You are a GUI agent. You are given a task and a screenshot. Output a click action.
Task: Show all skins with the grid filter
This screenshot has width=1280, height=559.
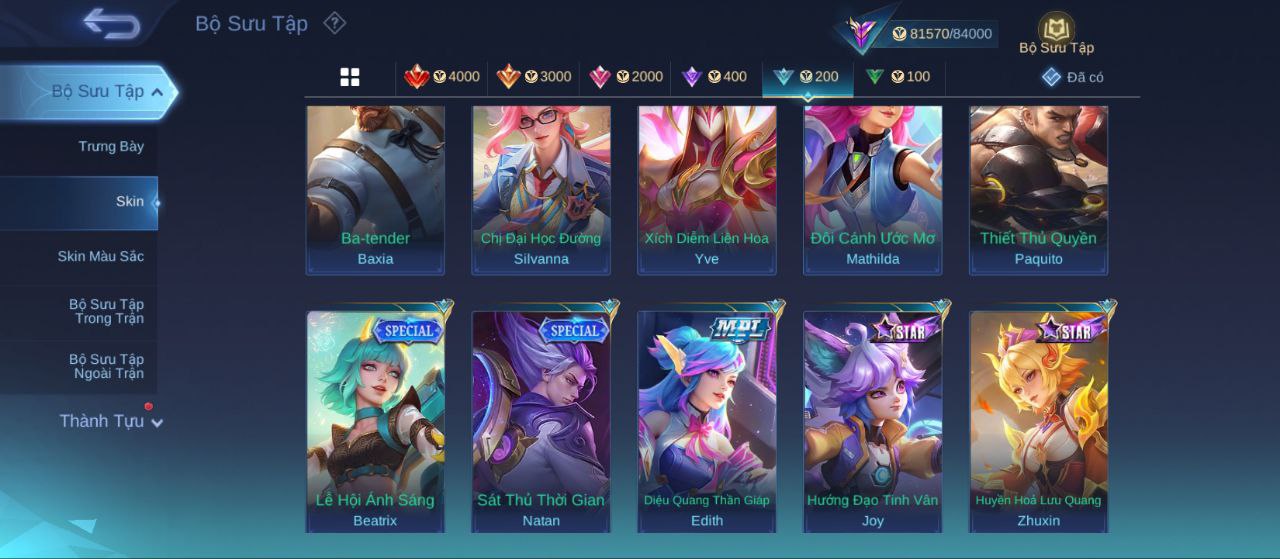pyautogui.click(x=350, y=77)
